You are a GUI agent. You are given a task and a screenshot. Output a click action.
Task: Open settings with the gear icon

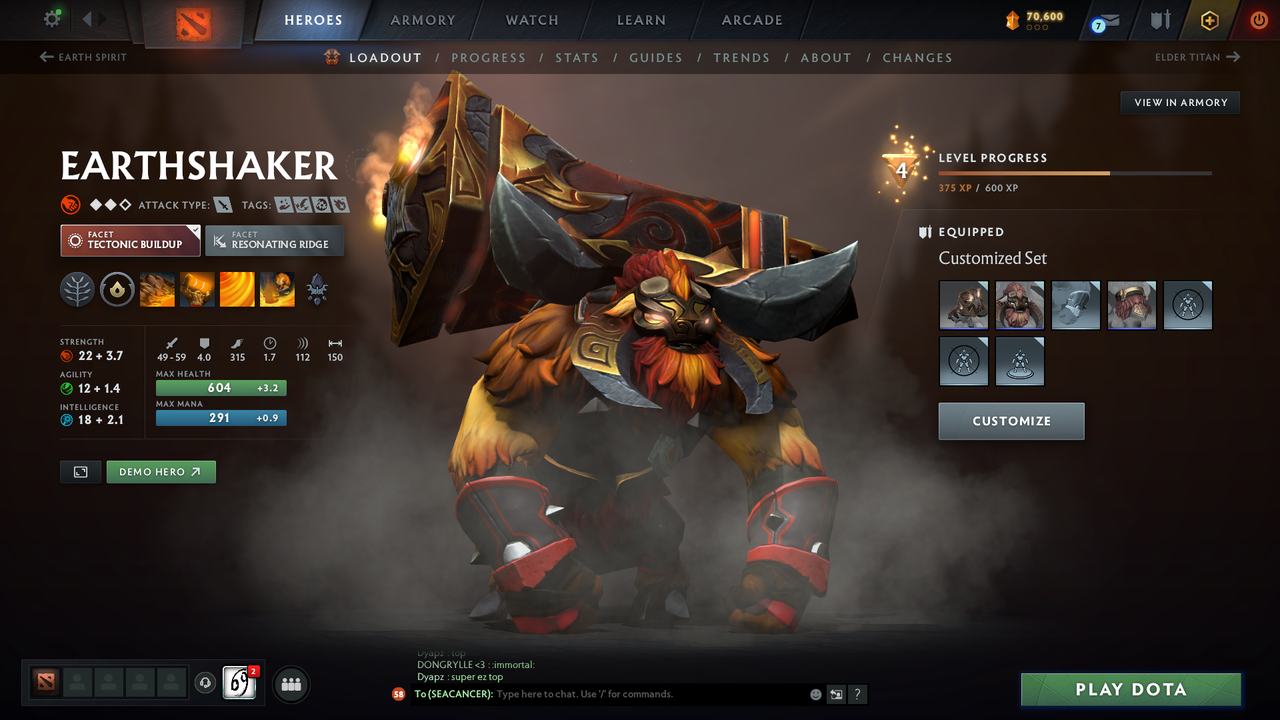pyautogui.click(x=52, y=19)
